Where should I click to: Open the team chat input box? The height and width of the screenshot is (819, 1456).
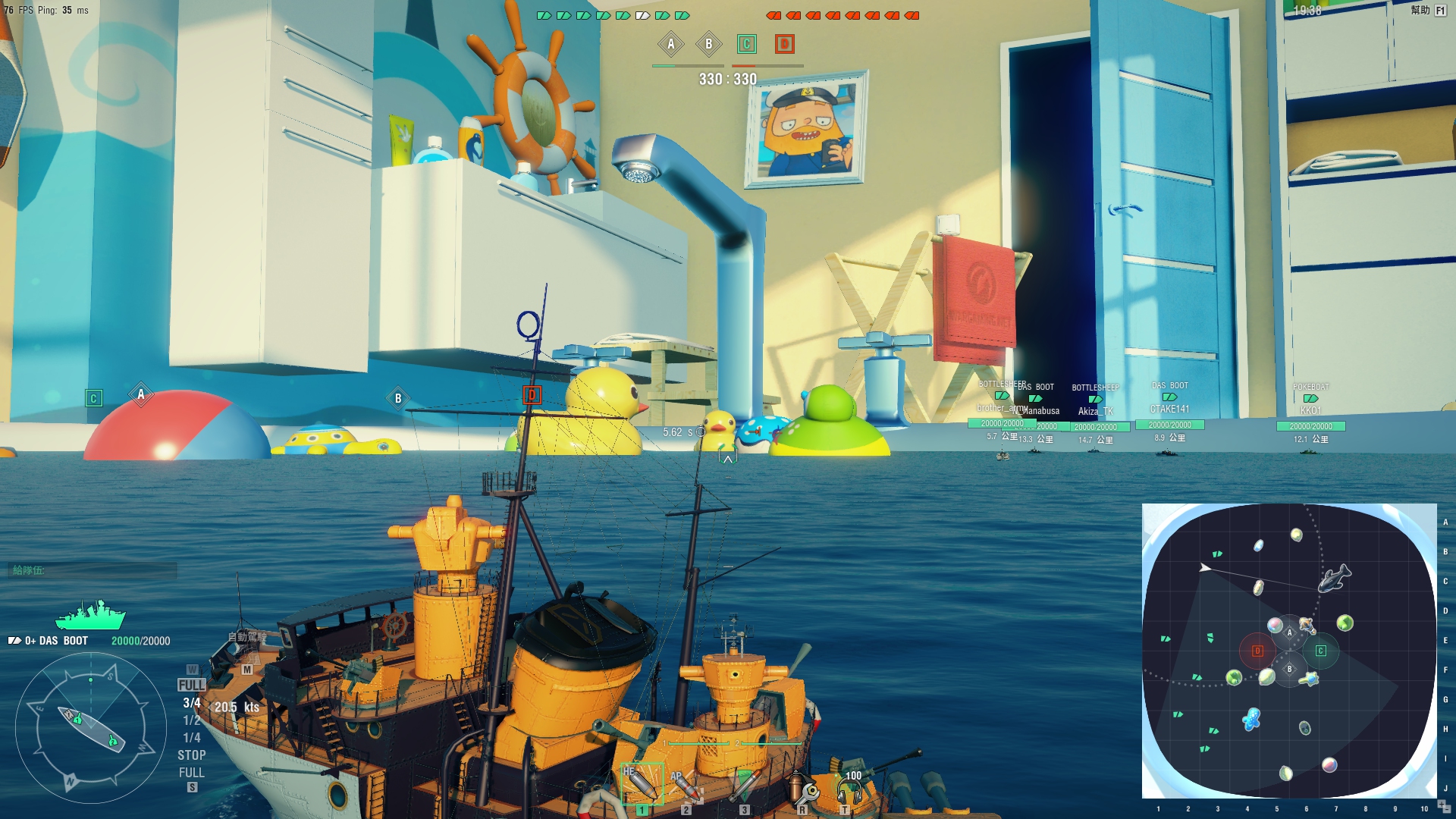[93, 570]
